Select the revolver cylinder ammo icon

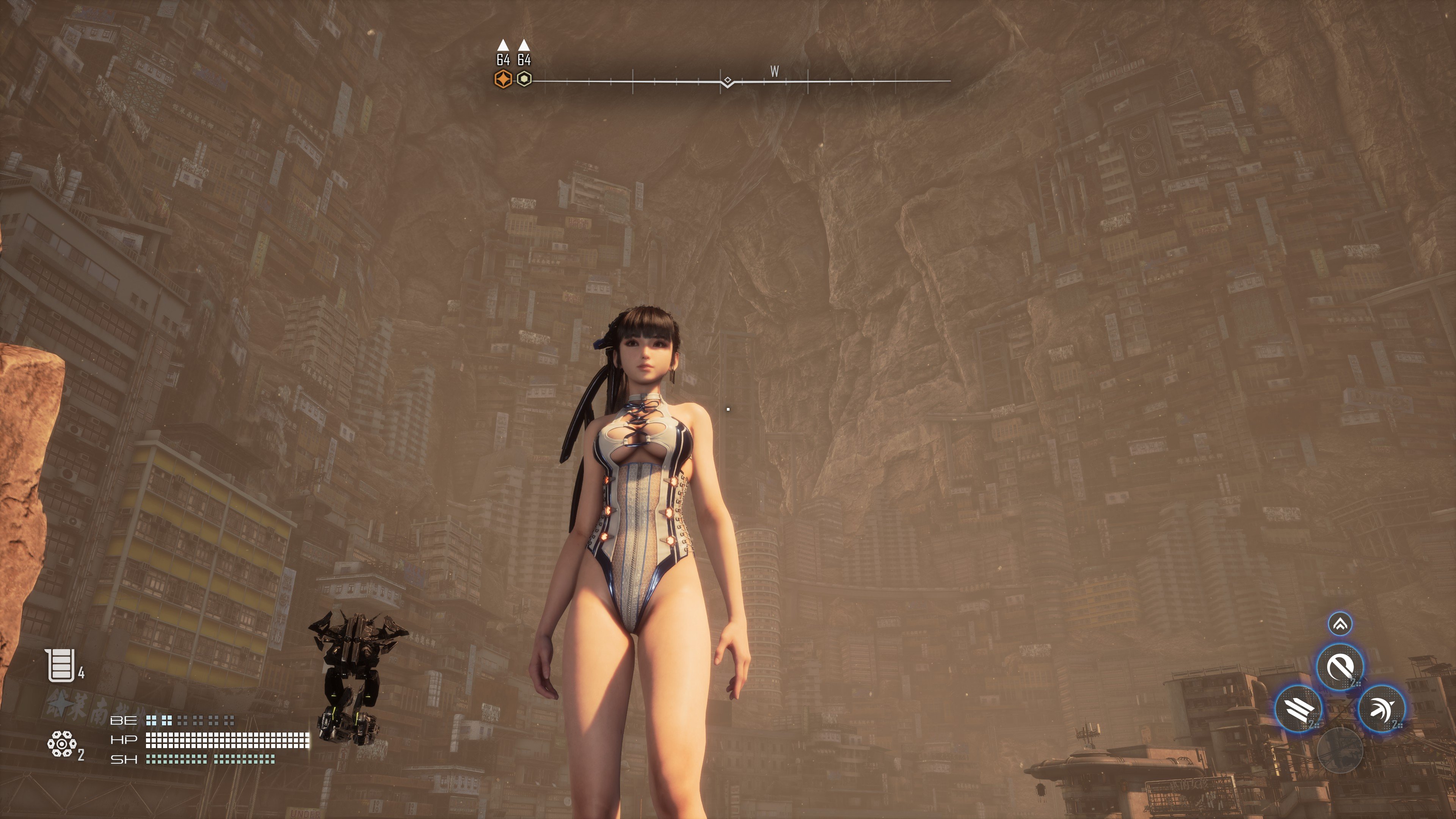[x=61, y=744]
